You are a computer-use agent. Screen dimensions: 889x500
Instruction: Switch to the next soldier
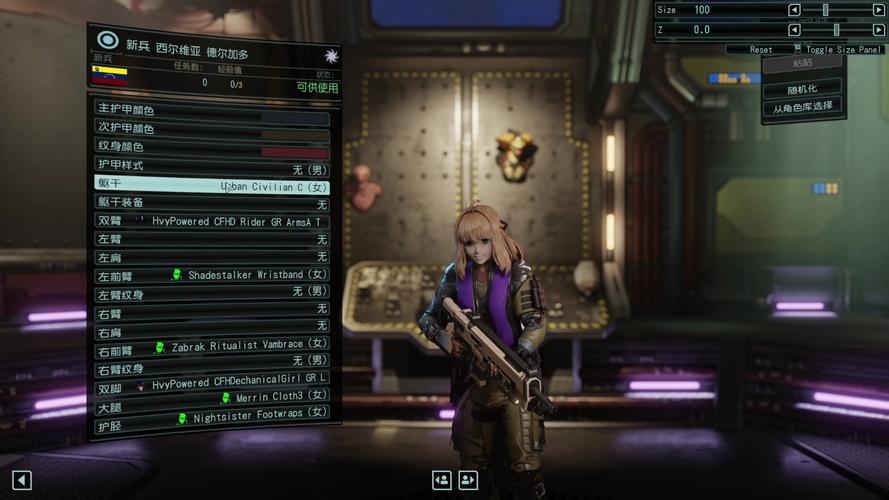pyautogui.click(x=467, y=480)
